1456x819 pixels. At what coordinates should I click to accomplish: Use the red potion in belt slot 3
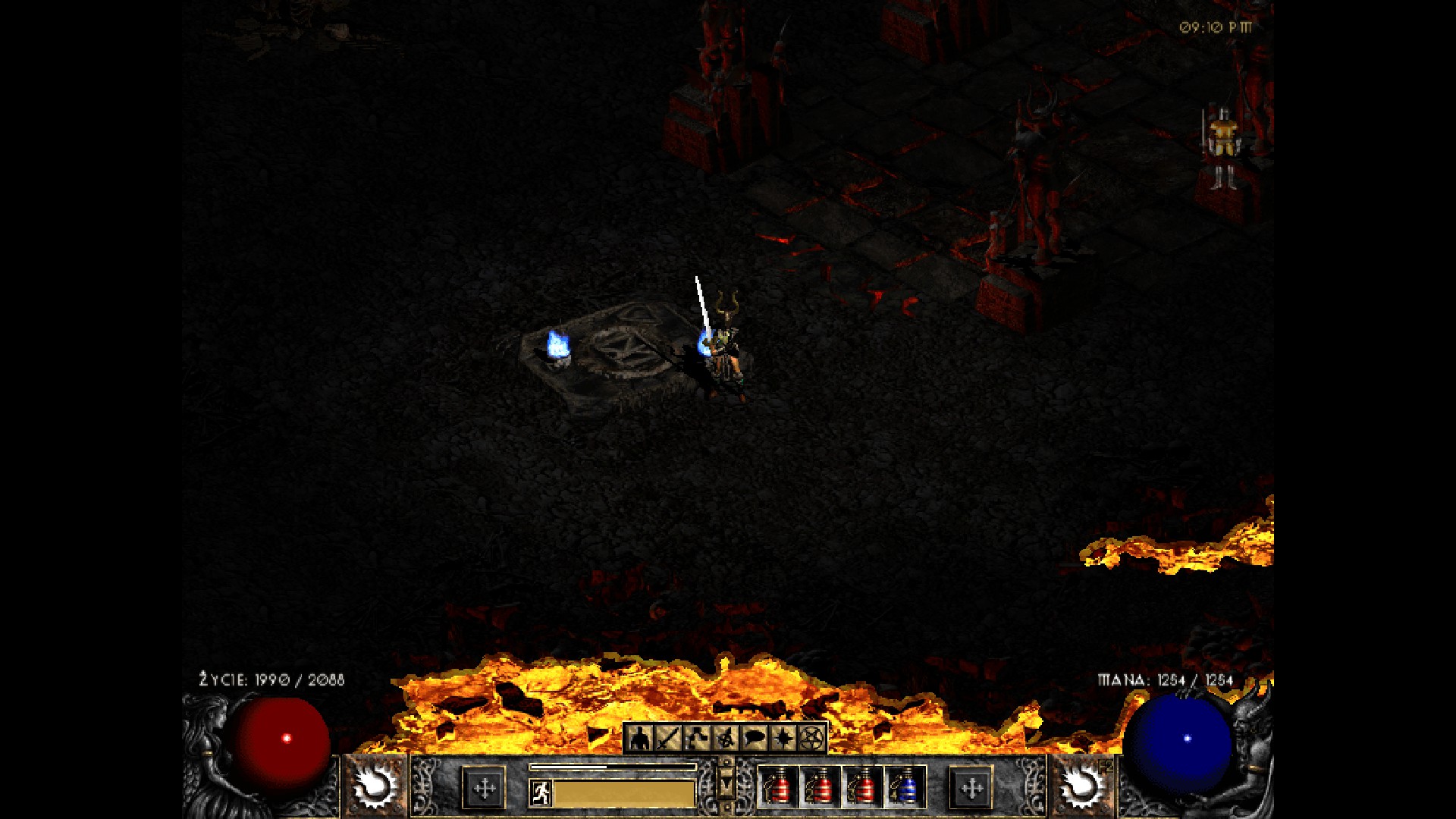[863, 787]
